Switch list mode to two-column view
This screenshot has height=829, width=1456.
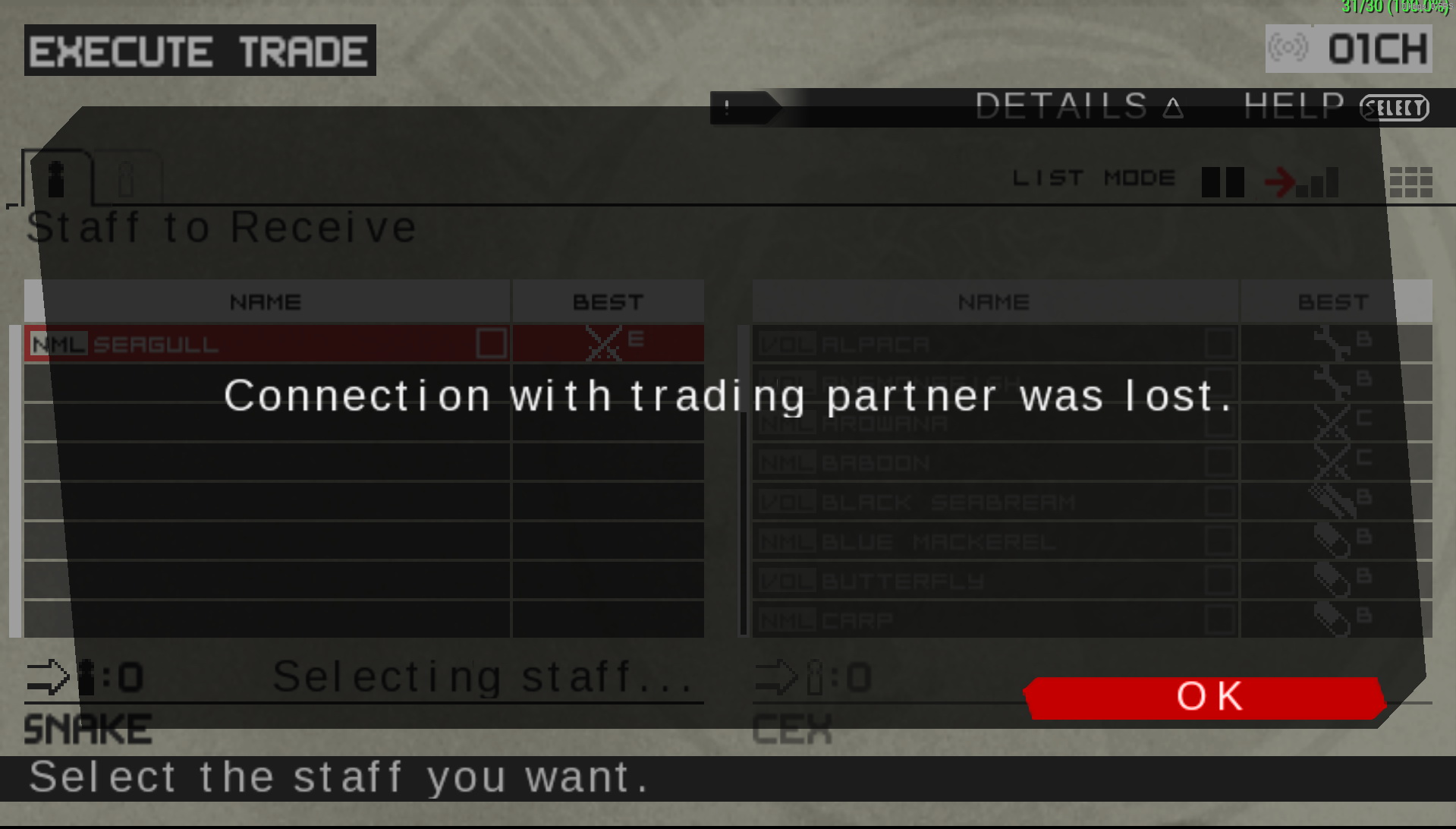[x=1222, y=182]
